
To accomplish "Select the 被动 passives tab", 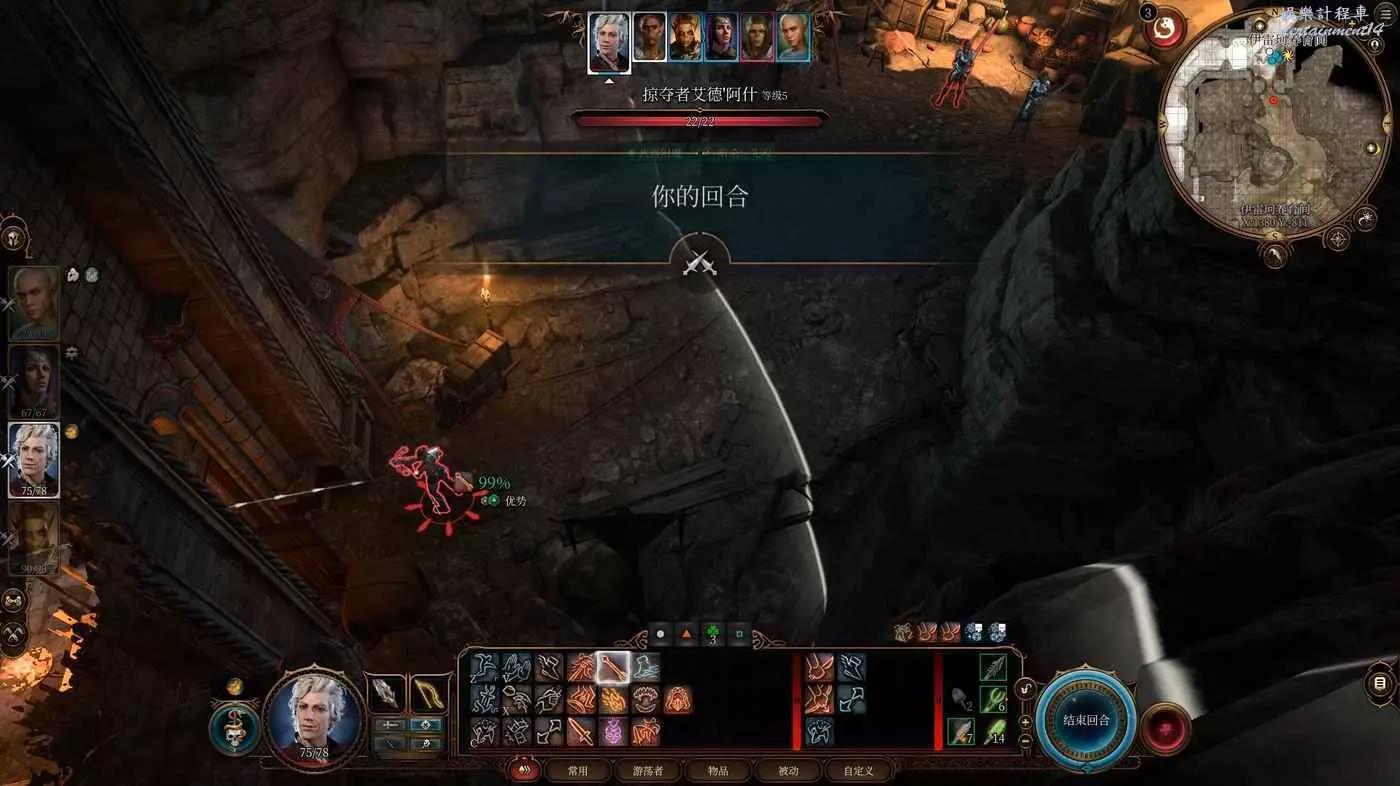I will coord(788,771).
